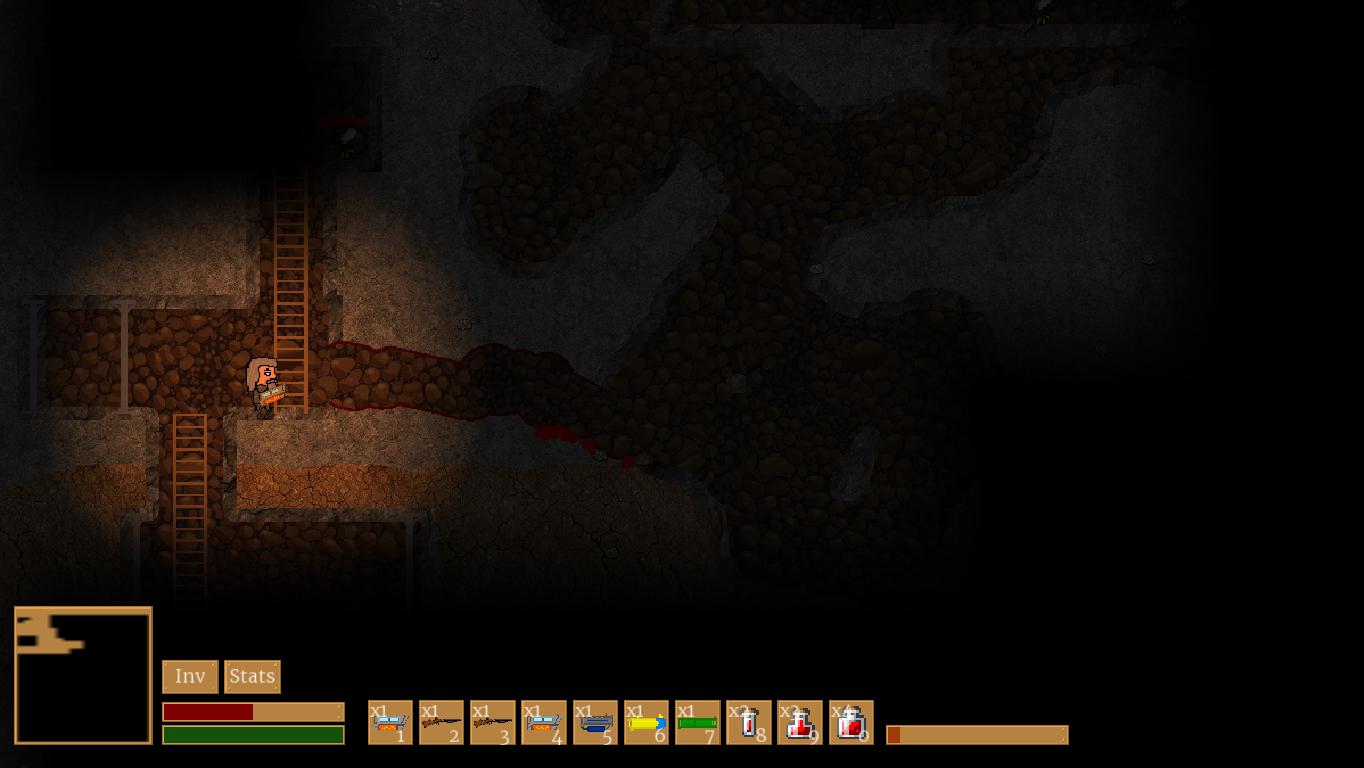Use the large red potion in slot 0
Screen dimensions: 1364x768
click(x=851, y=722)
